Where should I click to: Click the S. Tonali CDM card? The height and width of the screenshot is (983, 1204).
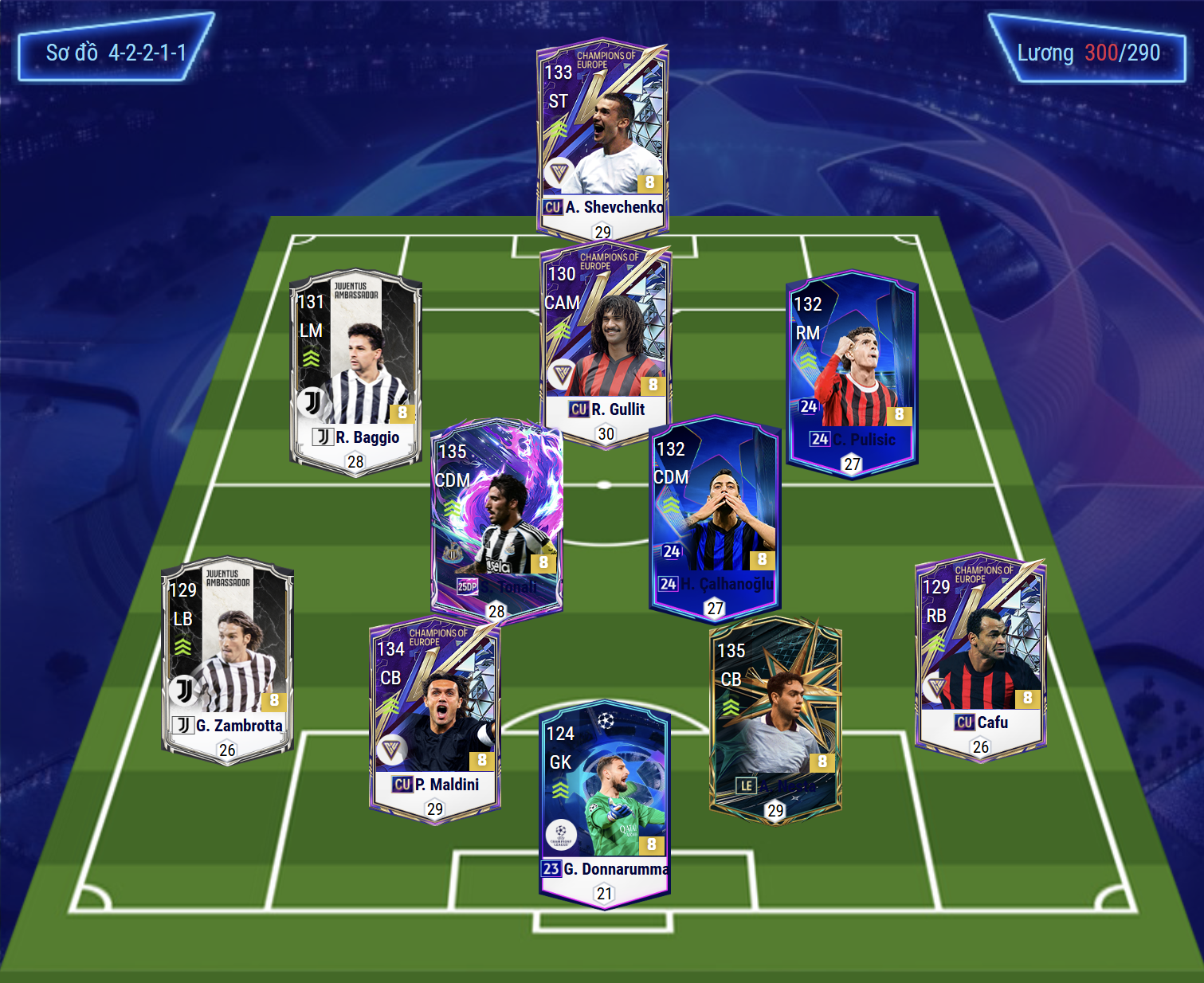coord(496,518)
